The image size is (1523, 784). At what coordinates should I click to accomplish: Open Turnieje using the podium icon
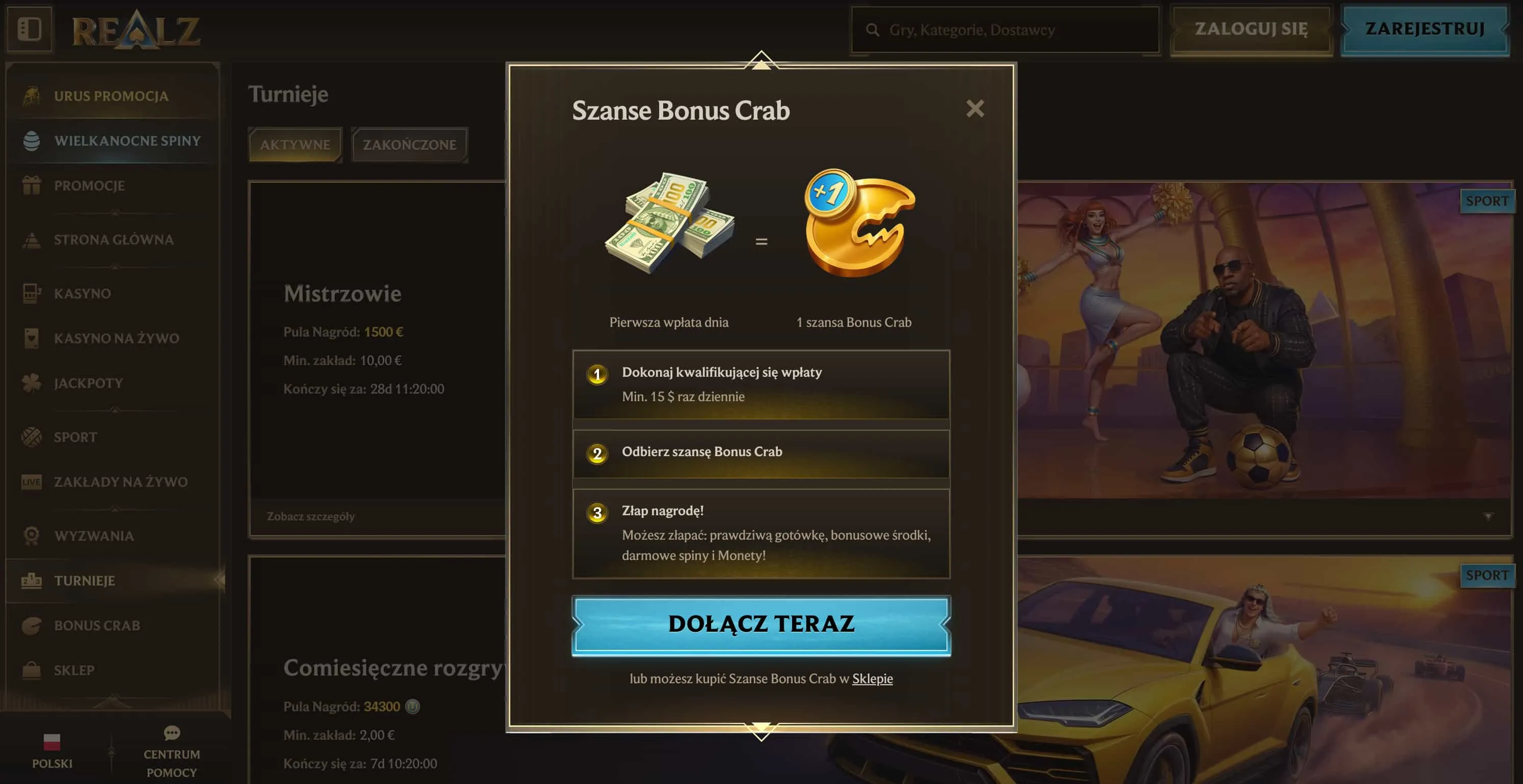(33, 580)
